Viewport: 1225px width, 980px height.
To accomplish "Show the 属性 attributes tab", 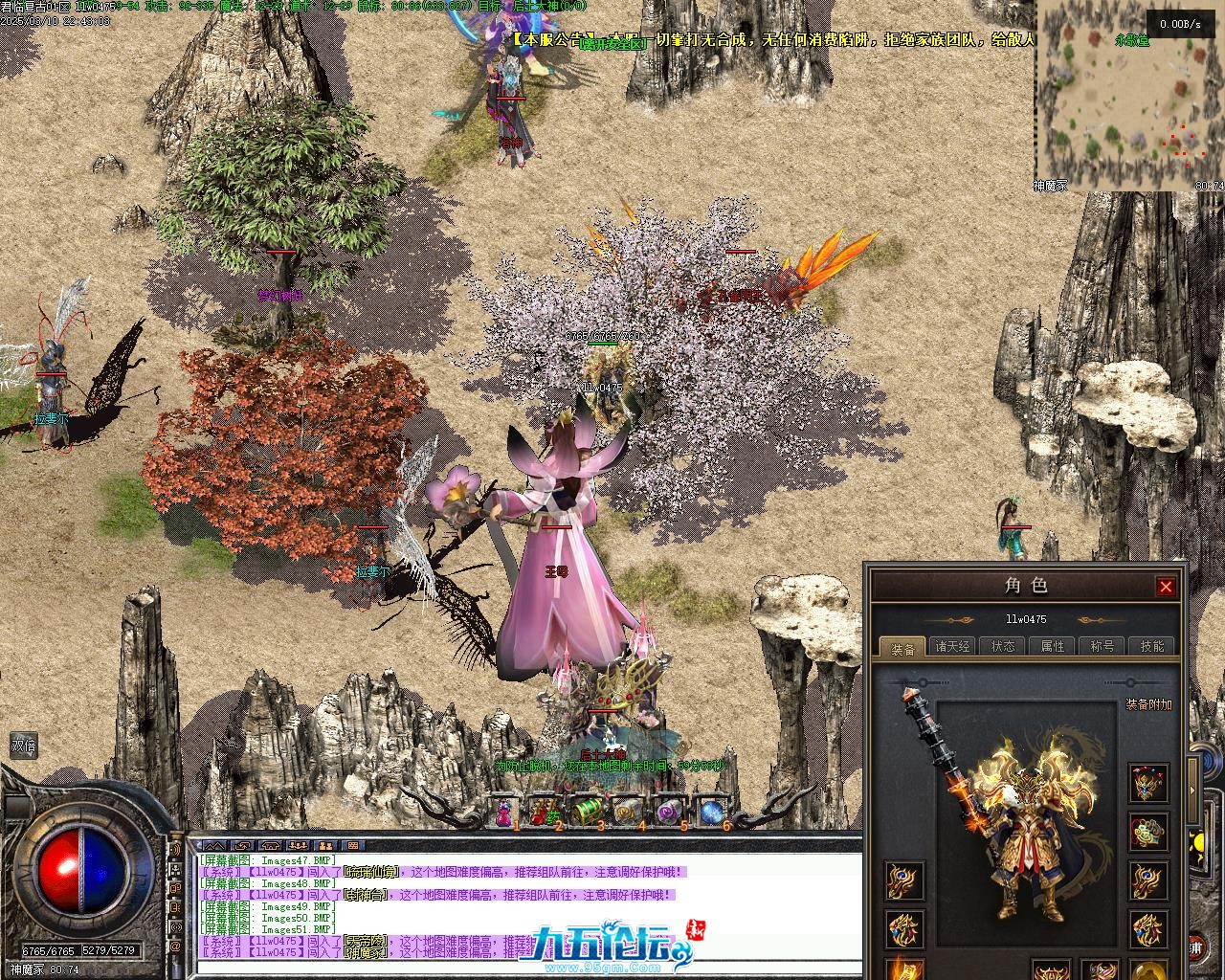I will (x=1053, y=647).
